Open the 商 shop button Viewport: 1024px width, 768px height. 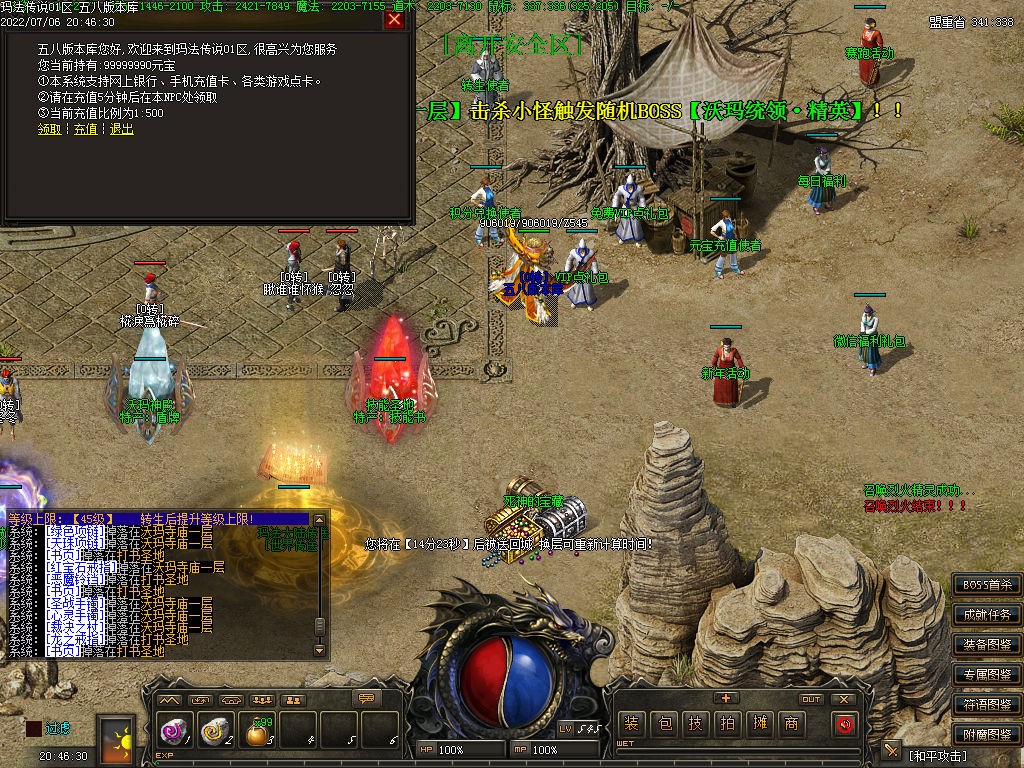click(791, 724)
